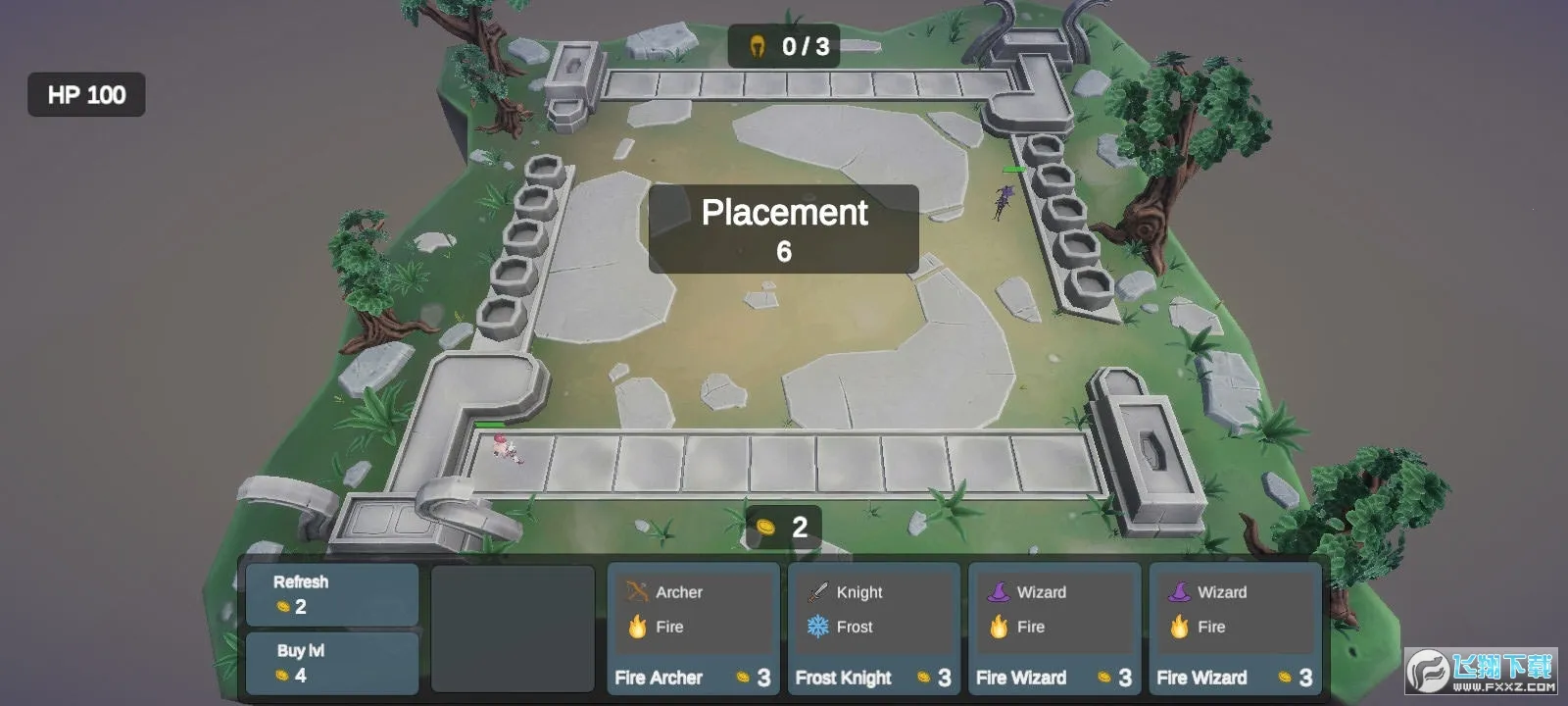Viewport: 1568px width, 706px height.
Task: Buy a level for 4 gold
Action: click(331, 663)
